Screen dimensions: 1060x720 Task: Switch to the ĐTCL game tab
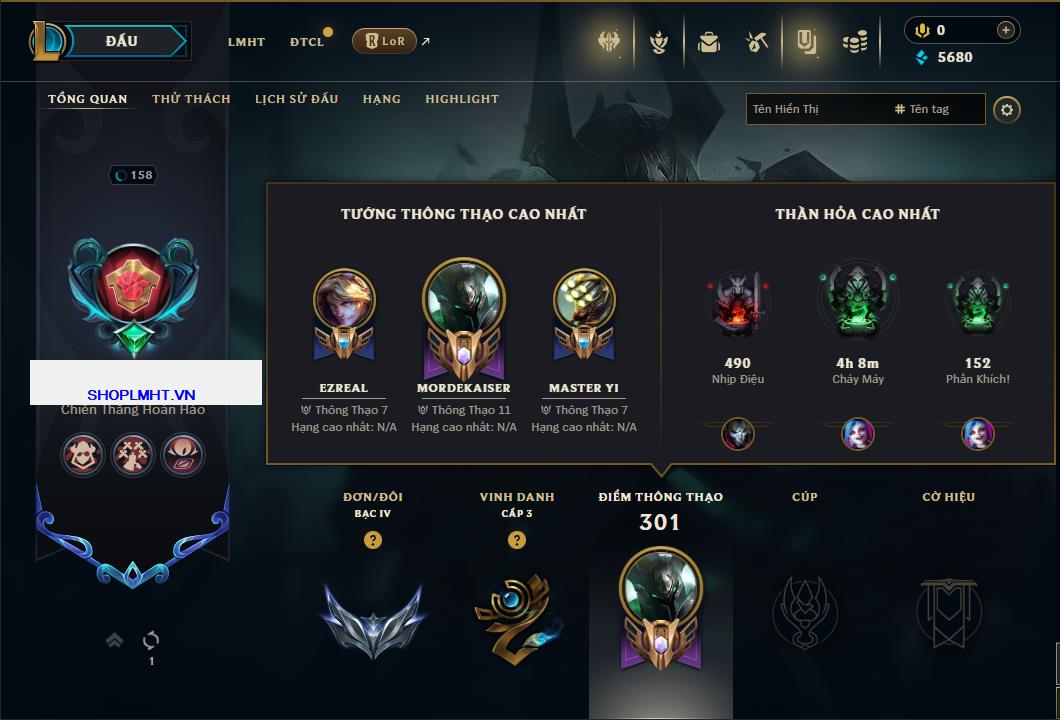pyautogui.click(x=307, y=42)
